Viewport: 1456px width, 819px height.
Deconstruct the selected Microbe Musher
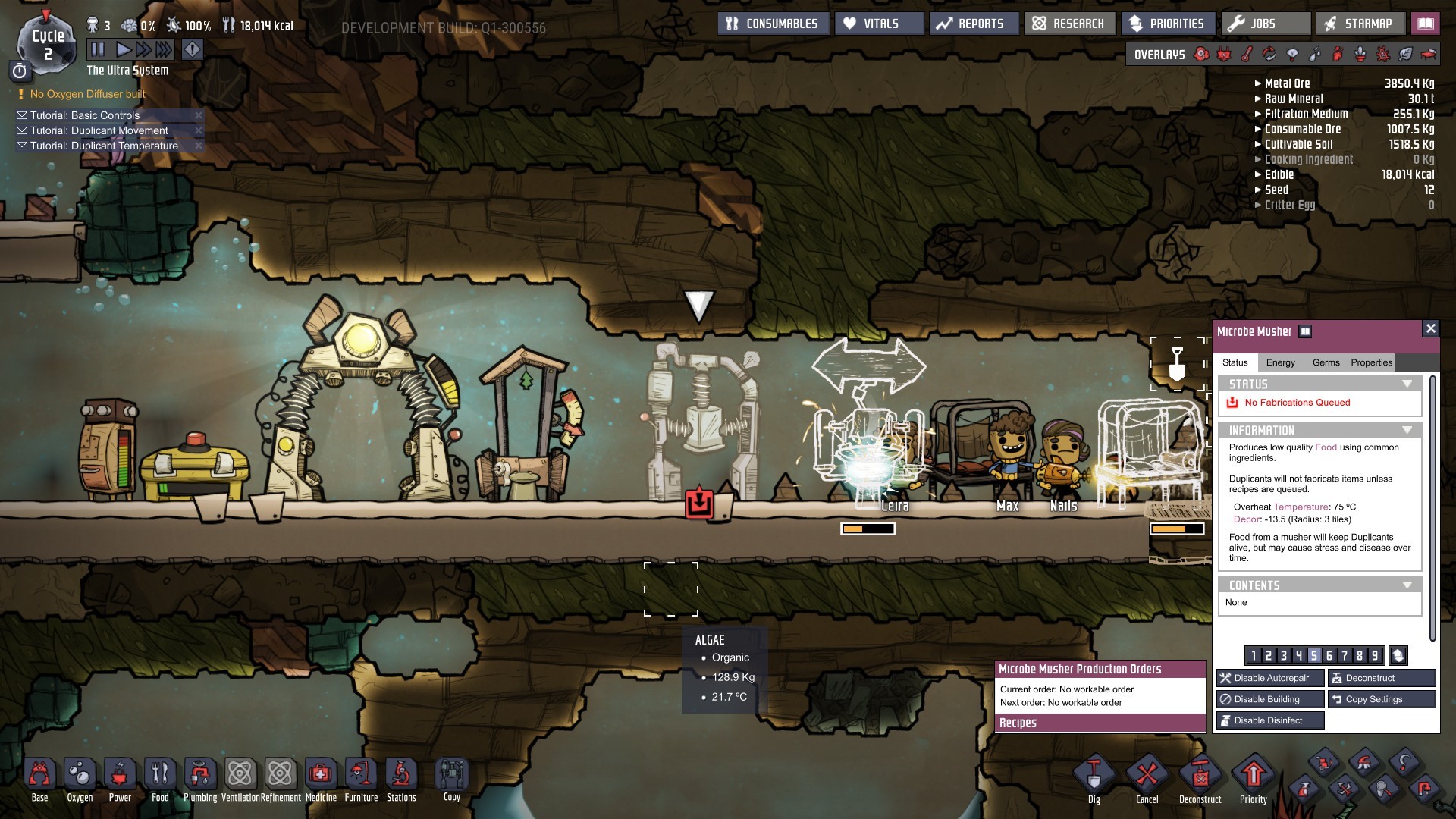1382,678
